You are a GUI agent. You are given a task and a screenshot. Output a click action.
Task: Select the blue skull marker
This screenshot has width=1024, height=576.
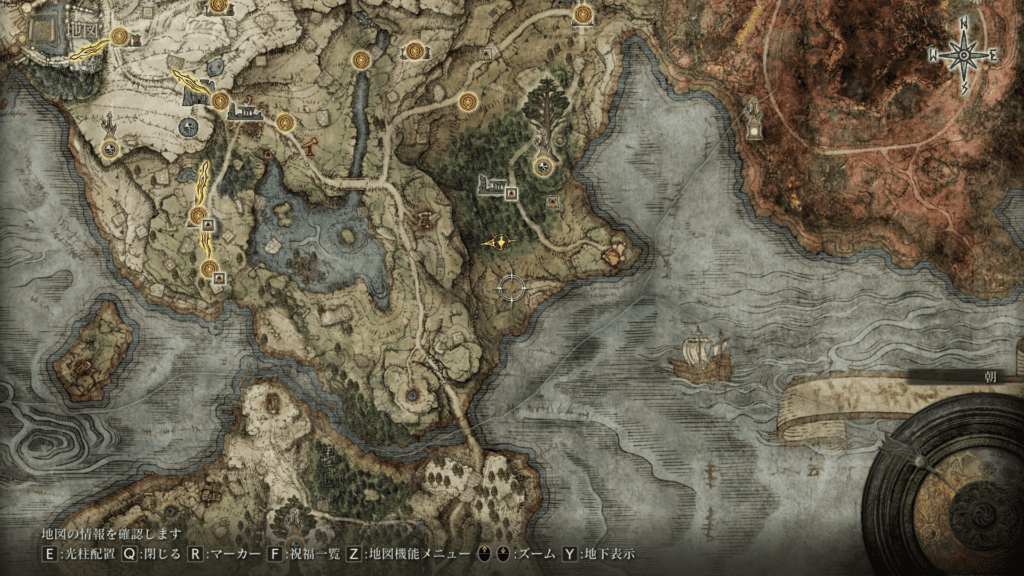[187, 126]
